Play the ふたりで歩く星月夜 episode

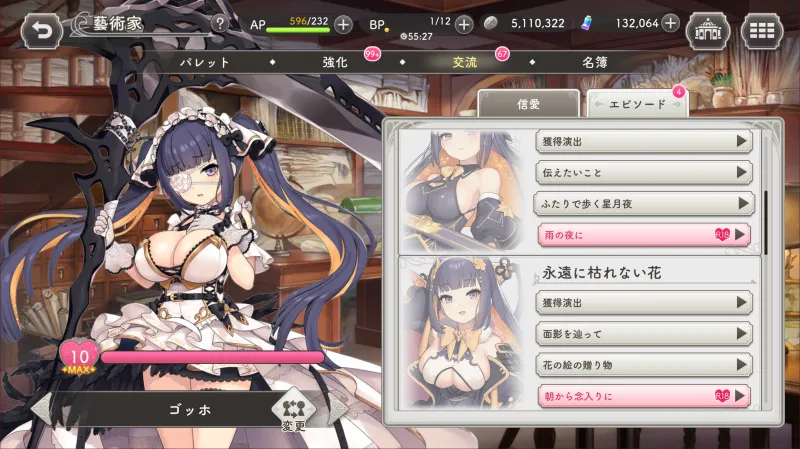[x=643, y=203]
